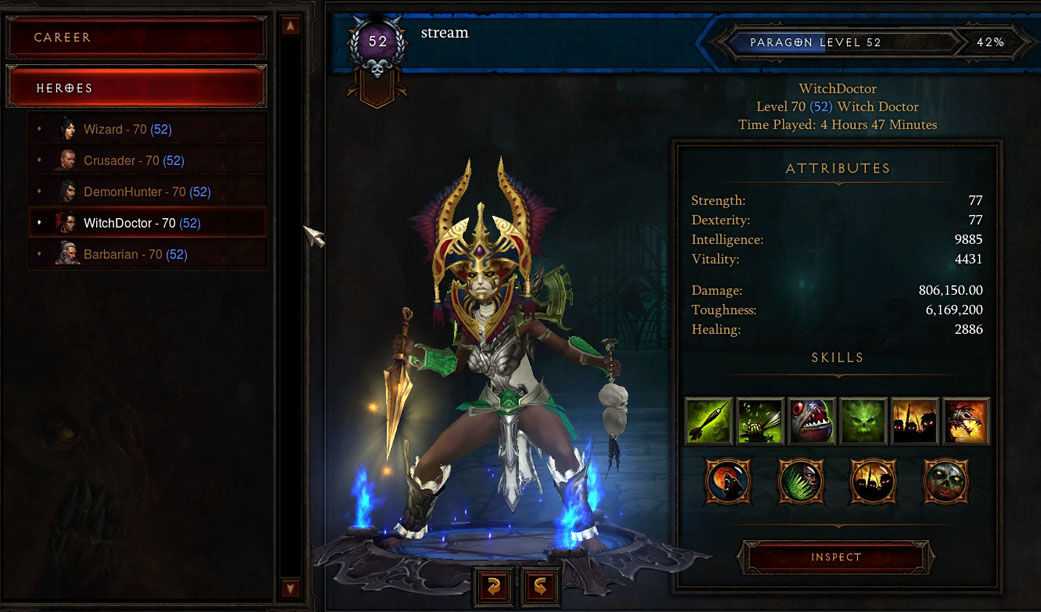Click the Inspect button
1041x612 pixels.
(x=835, y=557)
